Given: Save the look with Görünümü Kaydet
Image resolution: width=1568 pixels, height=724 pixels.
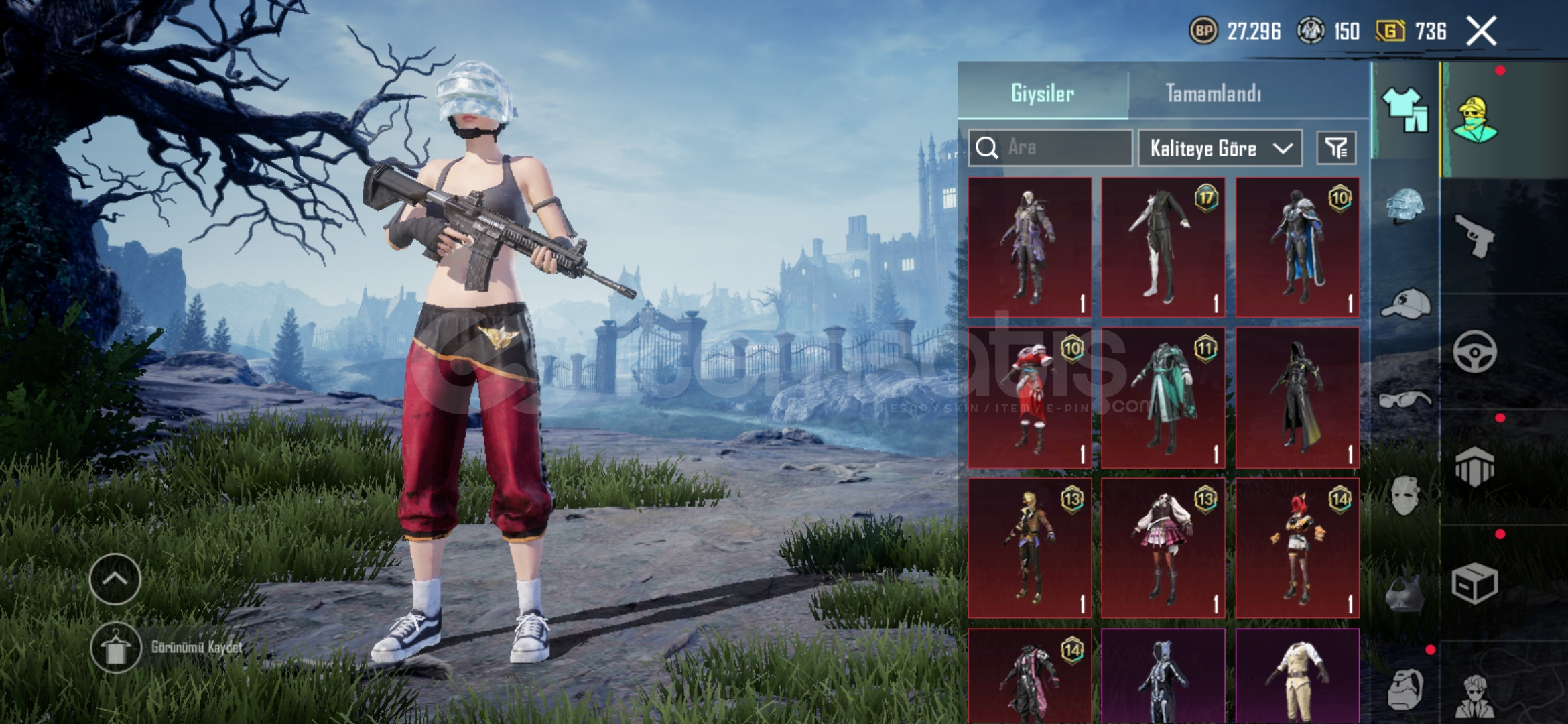Looking at the screenshot, I should [115, 648].
